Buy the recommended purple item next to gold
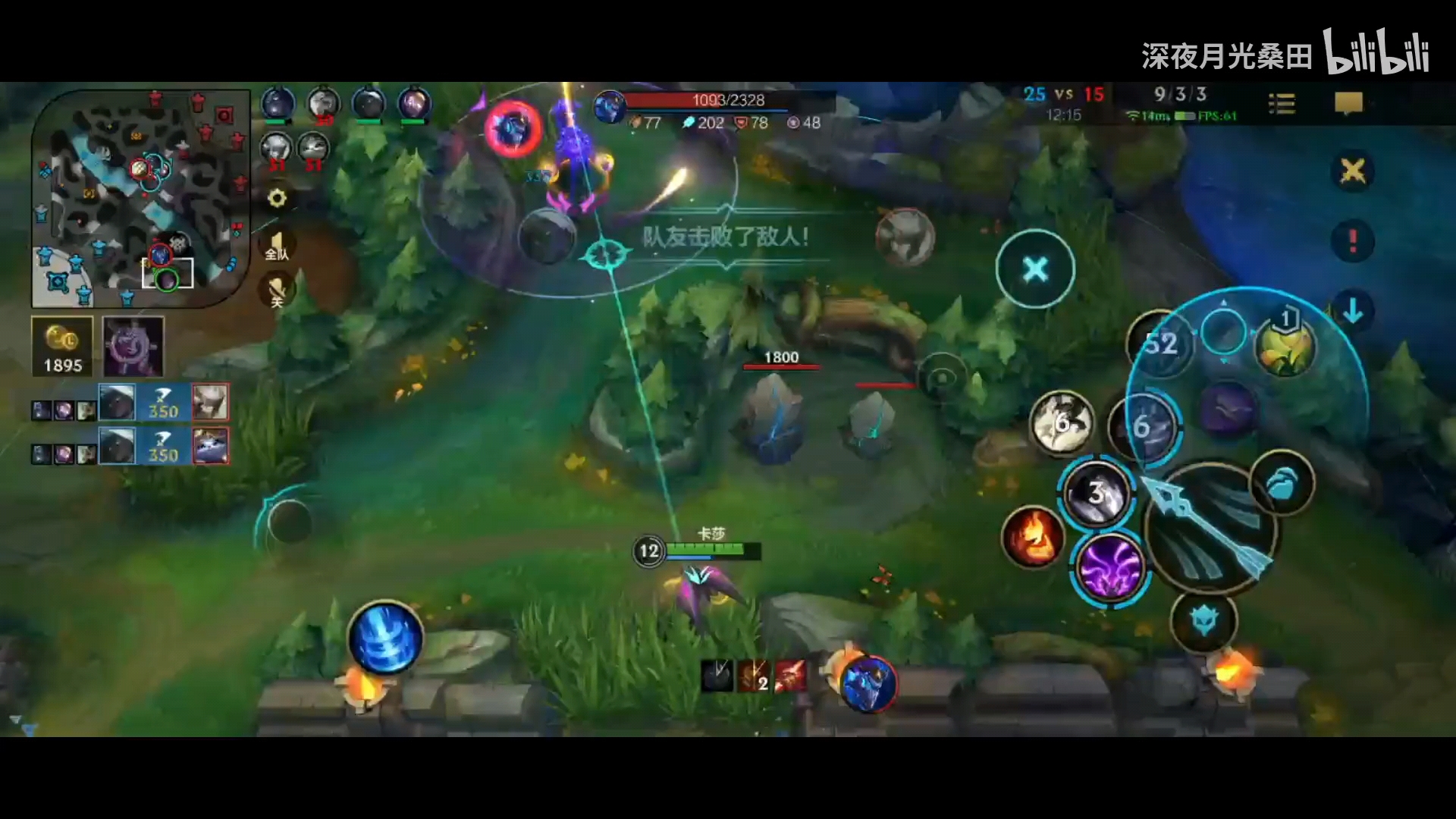This screenshot has height=819, width=1456. [x=133, y=347]
